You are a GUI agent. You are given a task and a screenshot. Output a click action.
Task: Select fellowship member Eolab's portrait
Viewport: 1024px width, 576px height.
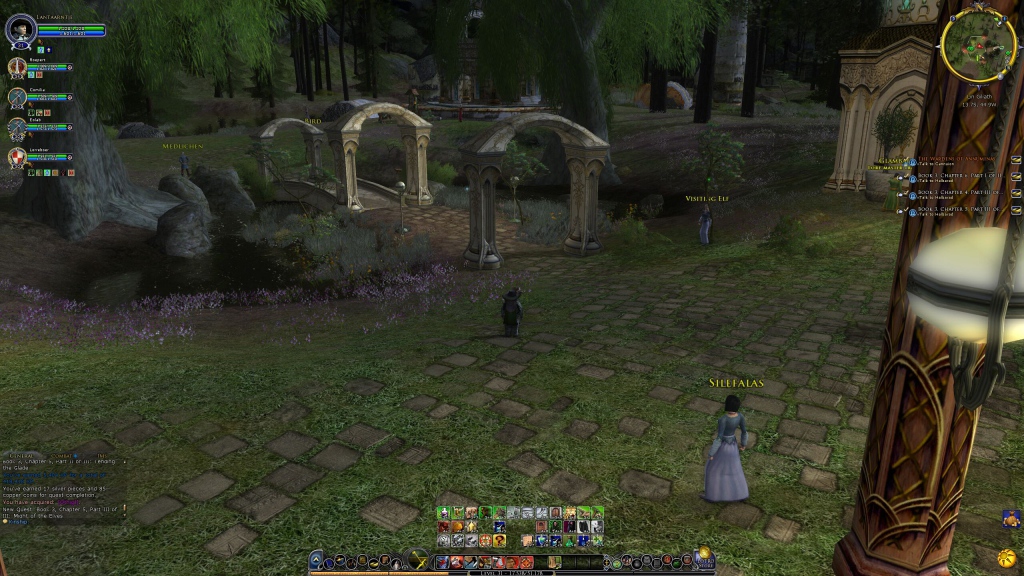pyautogui.click(x=17, y=128)
